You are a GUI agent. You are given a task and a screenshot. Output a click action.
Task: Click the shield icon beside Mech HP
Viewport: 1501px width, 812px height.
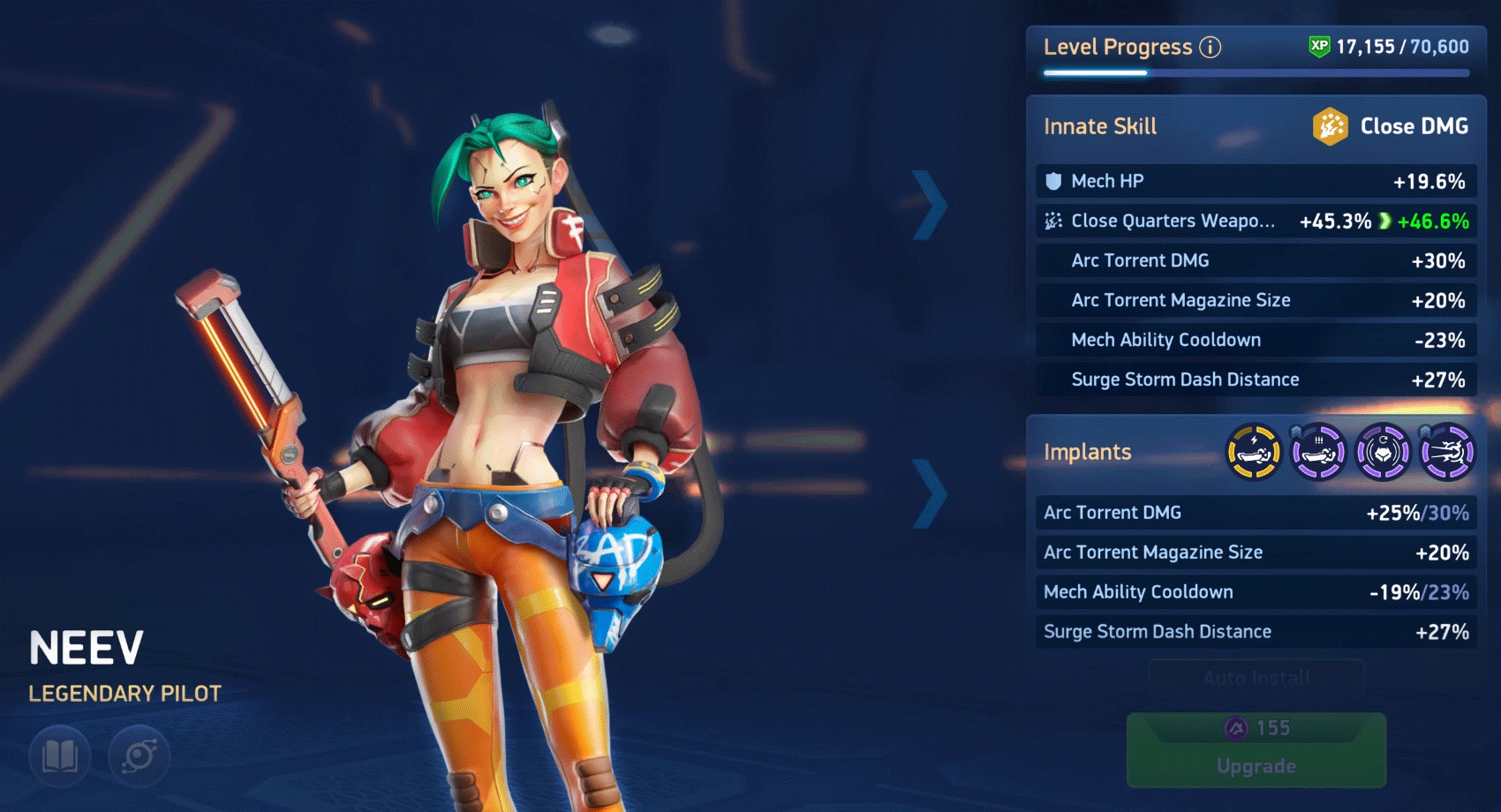pos(1052,181)
